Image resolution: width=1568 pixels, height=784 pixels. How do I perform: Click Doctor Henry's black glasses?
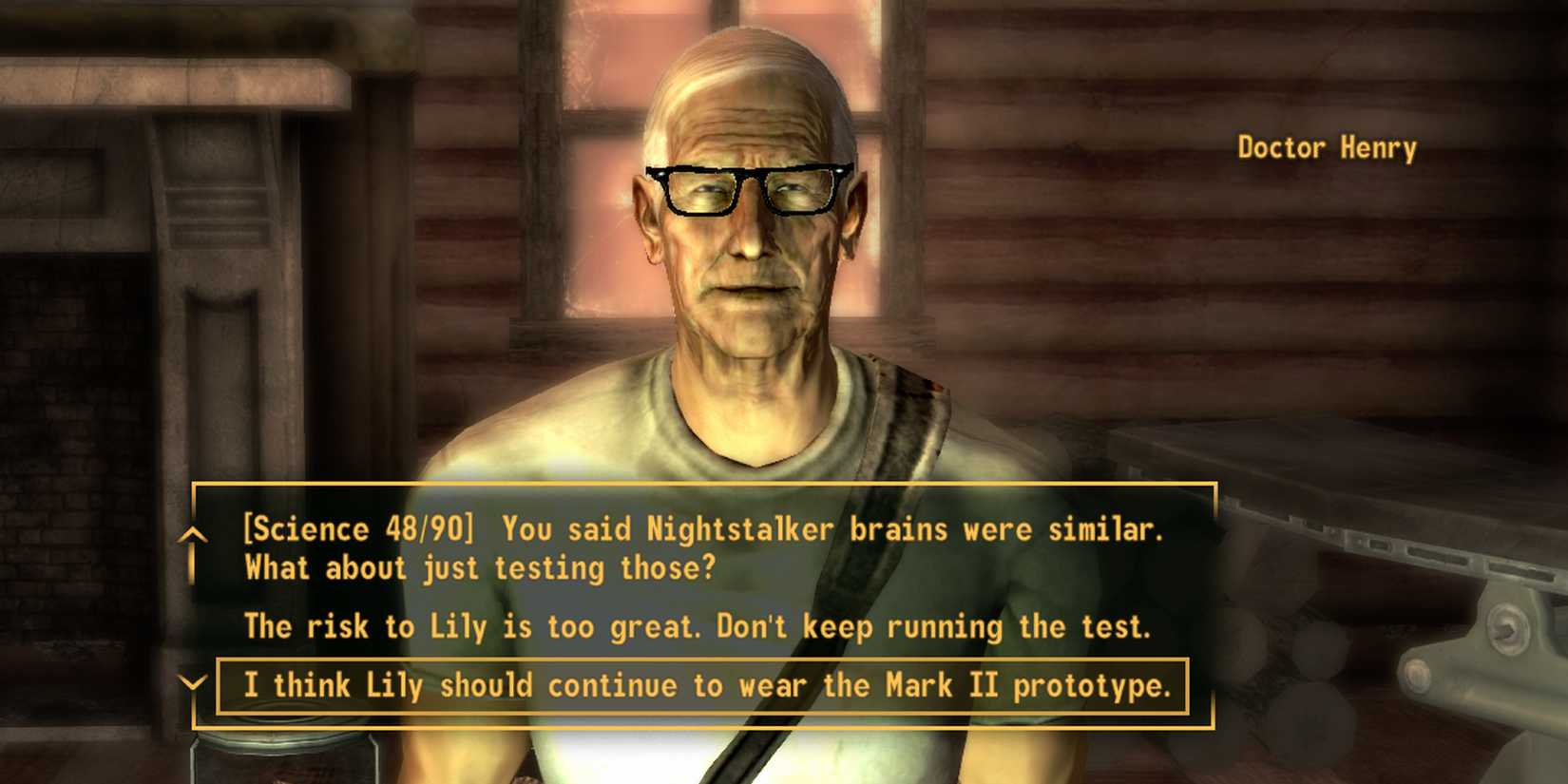tap(749, 188)
